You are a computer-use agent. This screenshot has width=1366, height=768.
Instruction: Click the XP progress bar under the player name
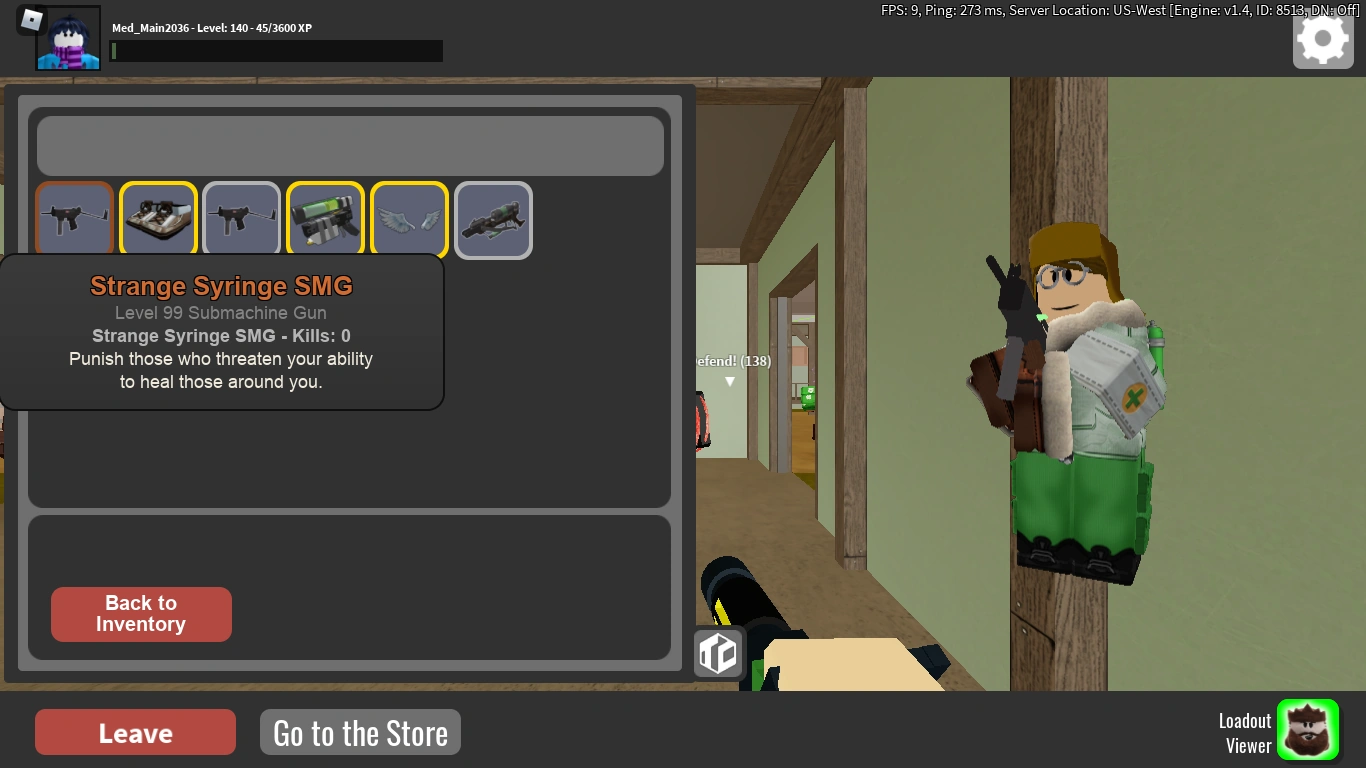click(276, 51)
